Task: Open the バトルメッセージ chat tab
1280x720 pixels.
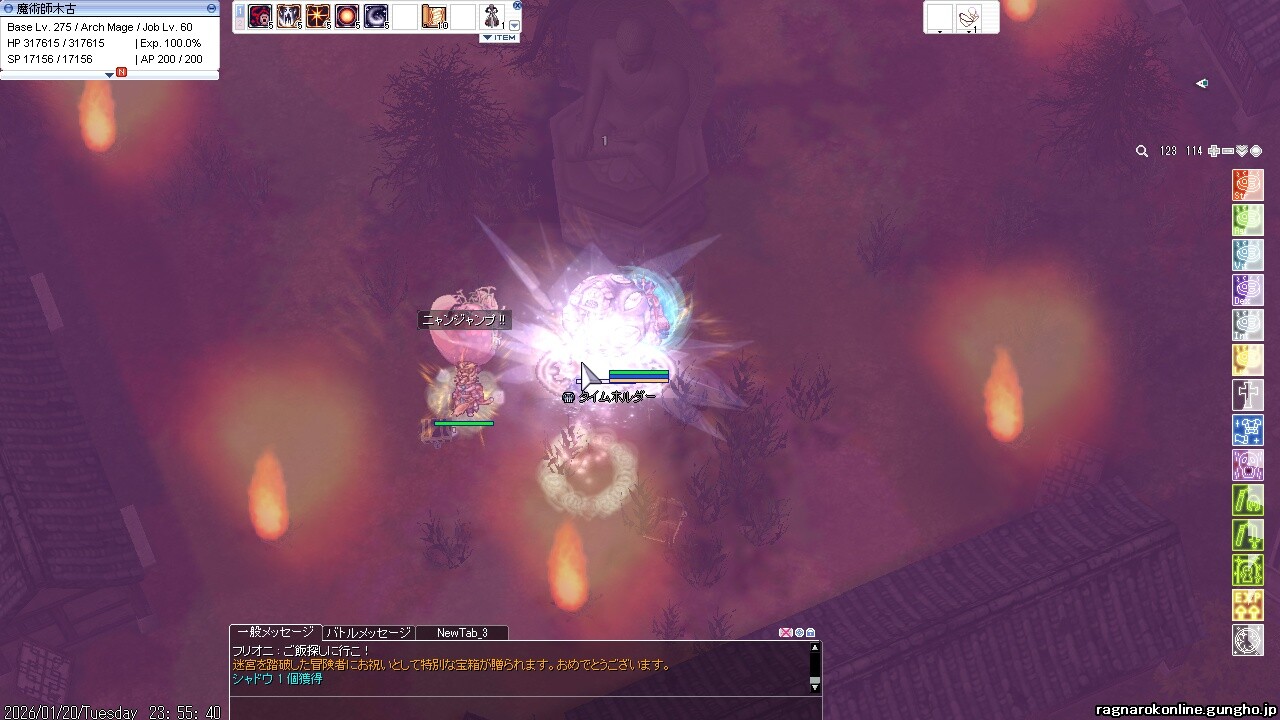Action: pyautogui.click(x=367, y=633)
